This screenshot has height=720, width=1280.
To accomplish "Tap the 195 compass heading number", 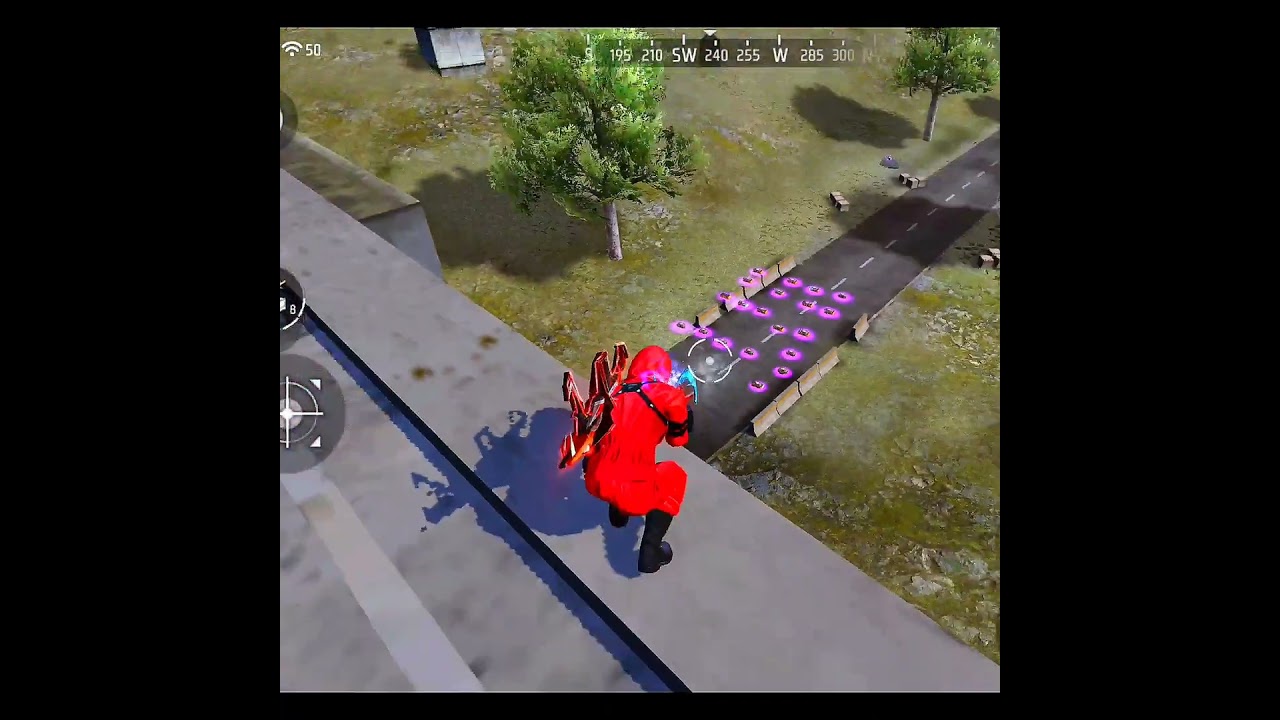I will [620, 55].
